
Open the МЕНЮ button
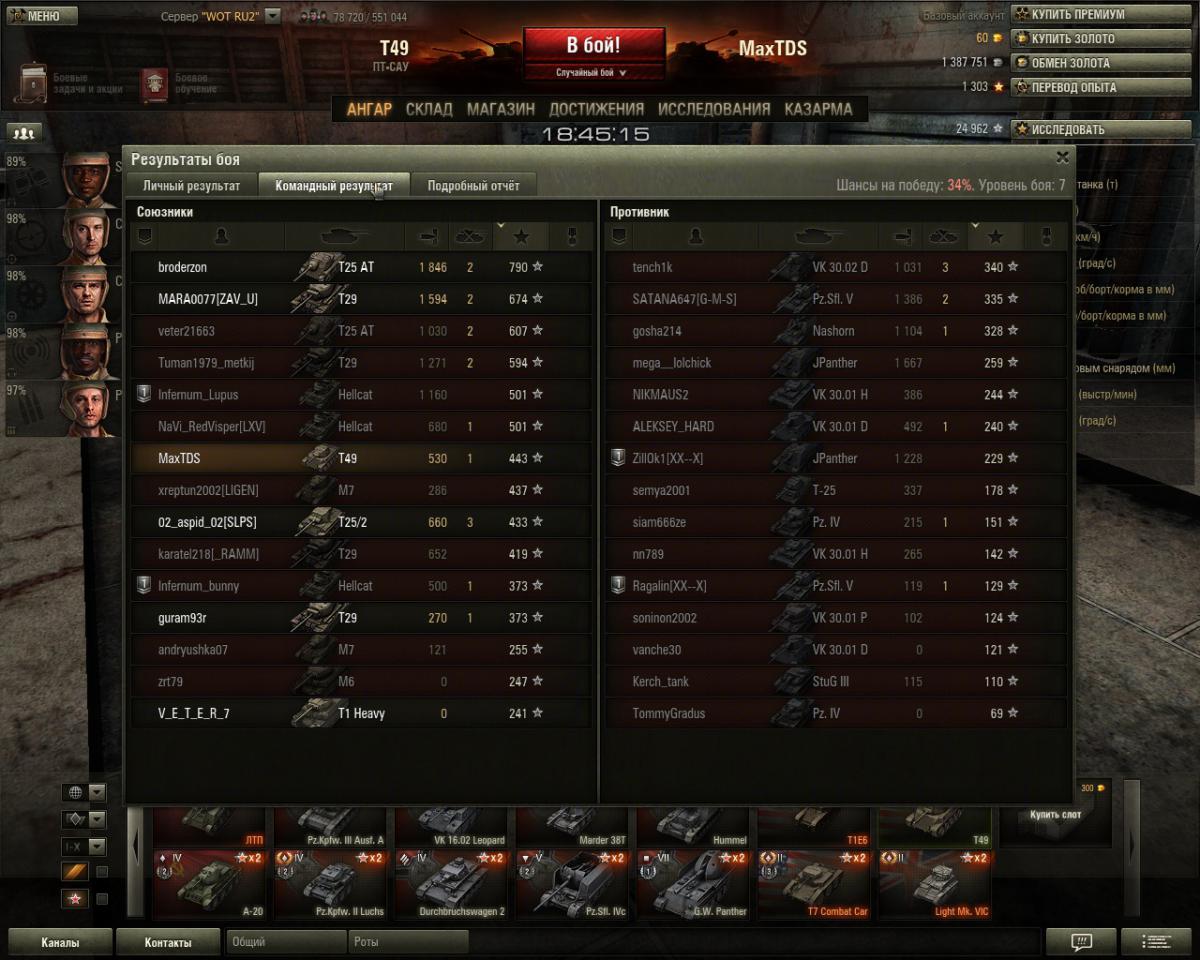coord(41,16)
